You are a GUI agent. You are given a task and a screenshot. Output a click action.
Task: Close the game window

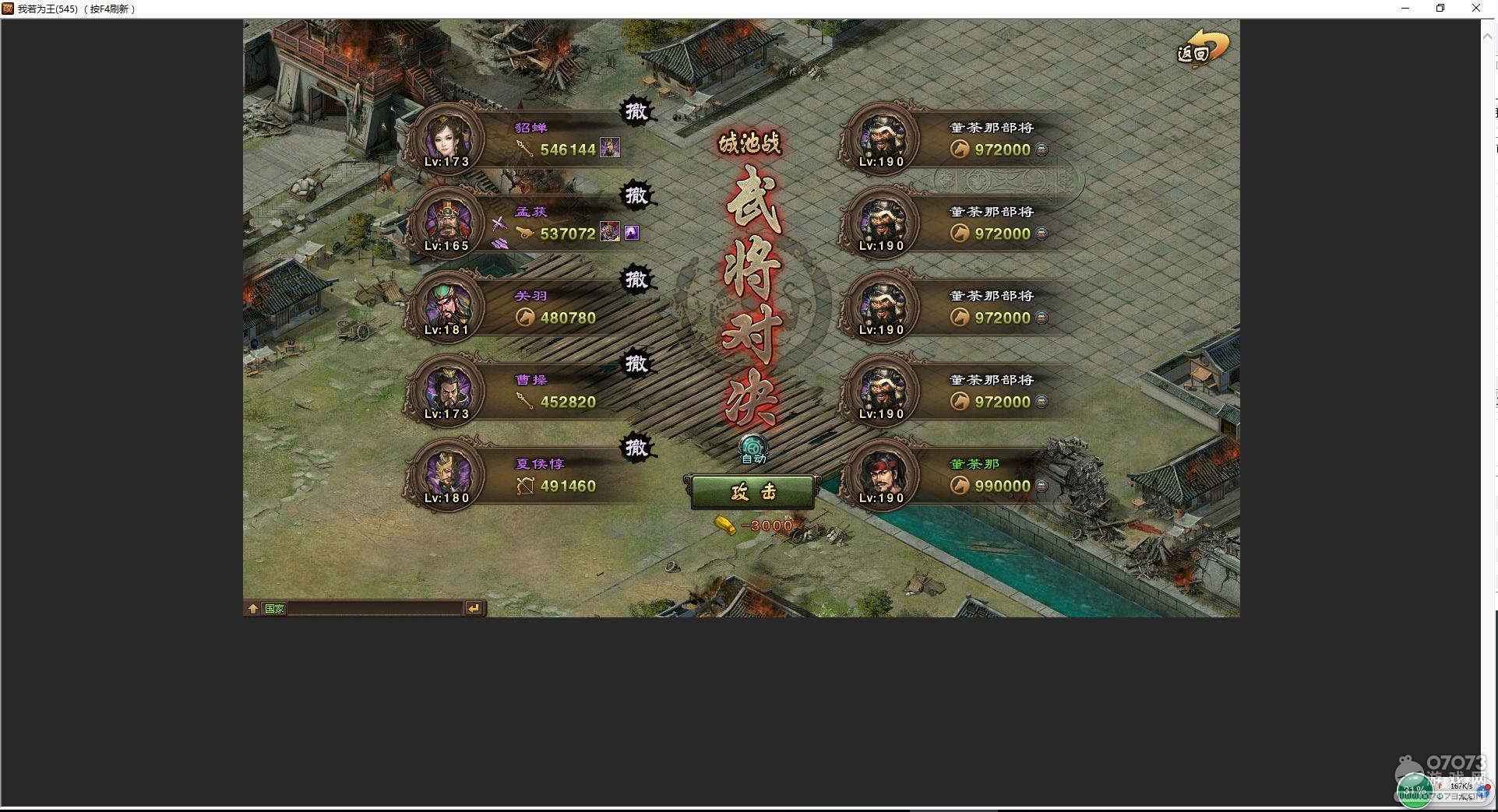tap(1476, 9)
